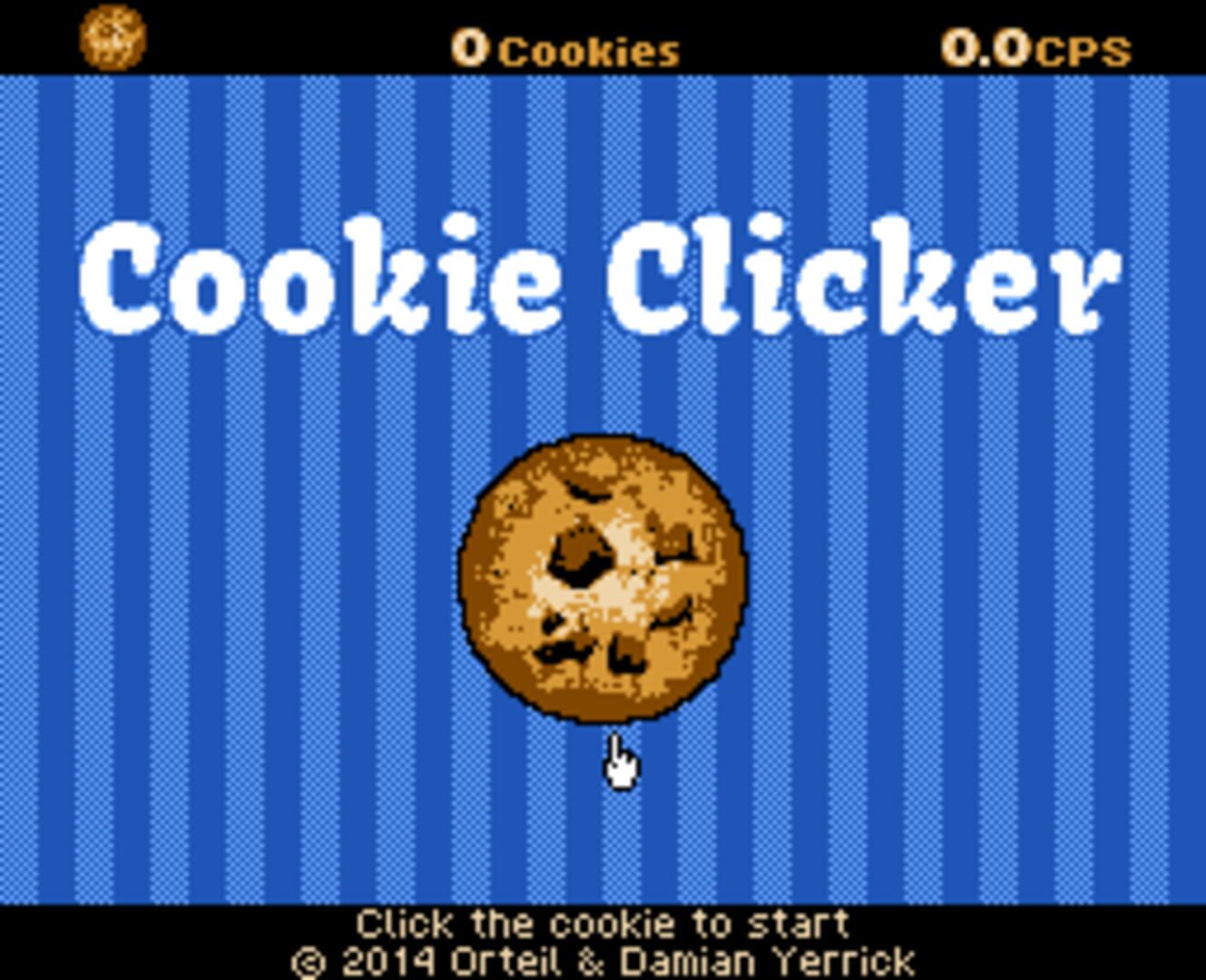
Task: Click the small cookie icon in the header bar
Action: click(113, 38)
